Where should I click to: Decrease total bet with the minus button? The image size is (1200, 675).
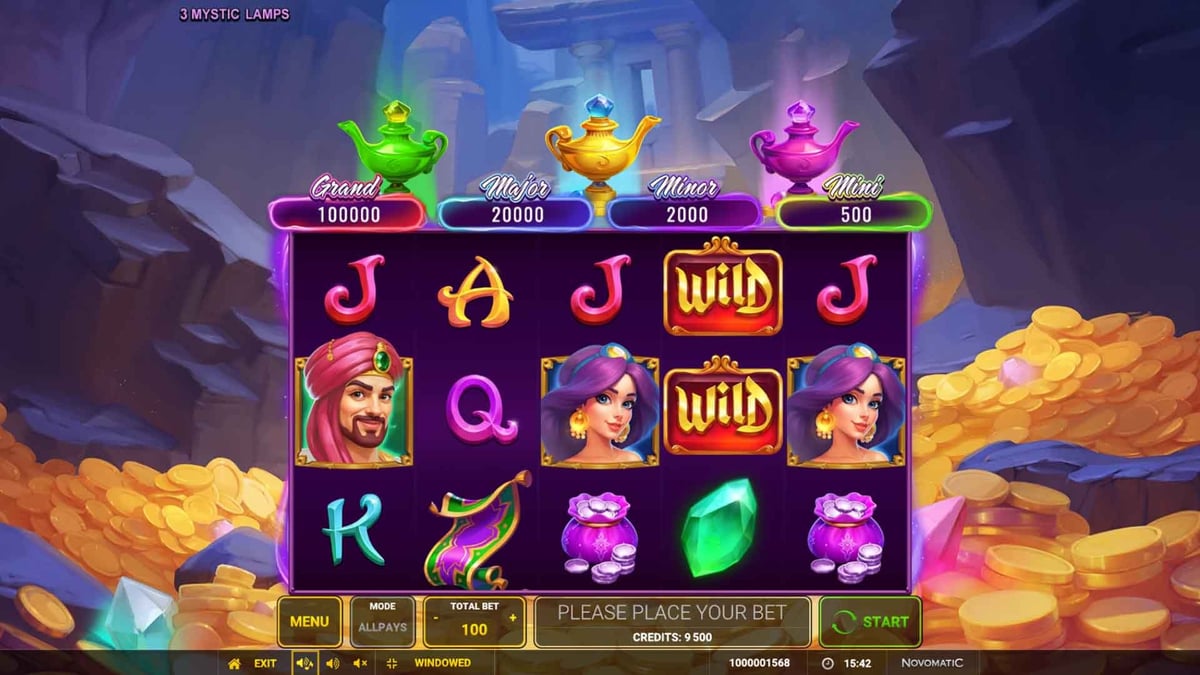point(436,618)
